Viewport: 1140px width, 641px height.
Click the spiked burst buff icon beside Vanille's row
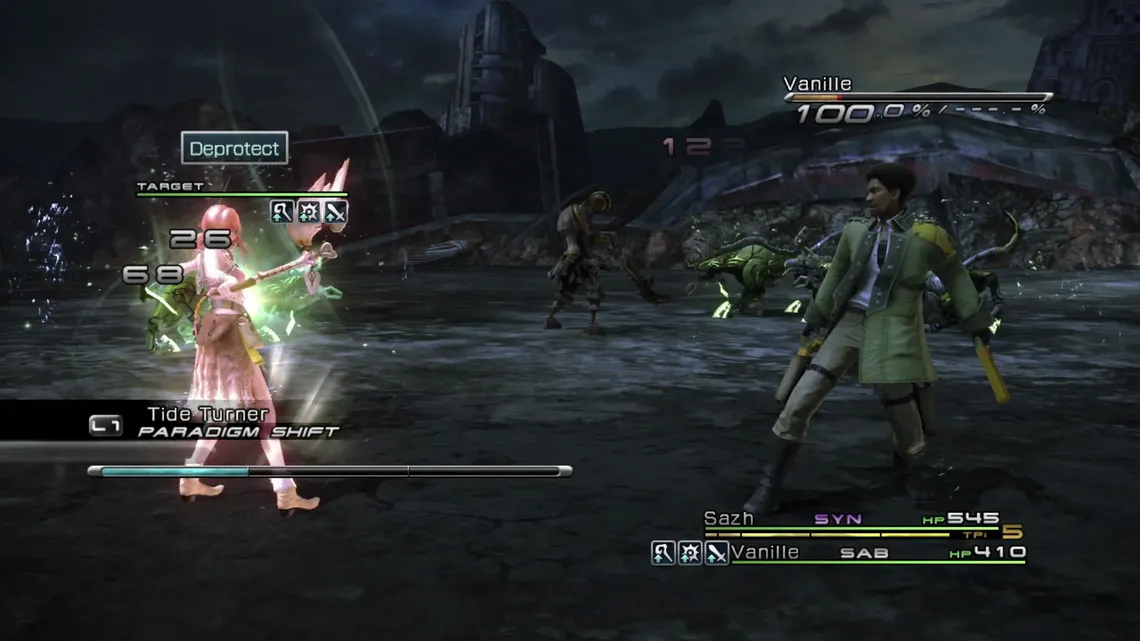click(x=690, y=552)
